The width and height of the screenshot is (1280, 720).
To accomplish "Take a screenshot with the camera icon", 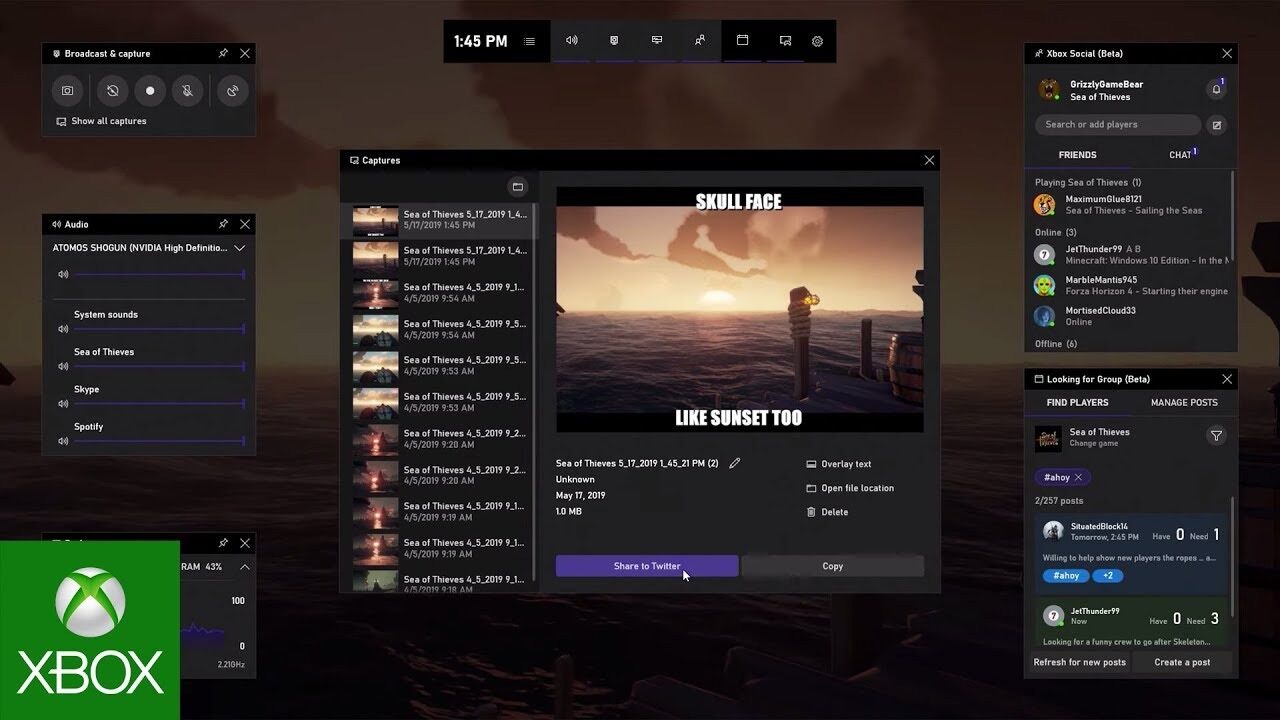I will point(67,91).
